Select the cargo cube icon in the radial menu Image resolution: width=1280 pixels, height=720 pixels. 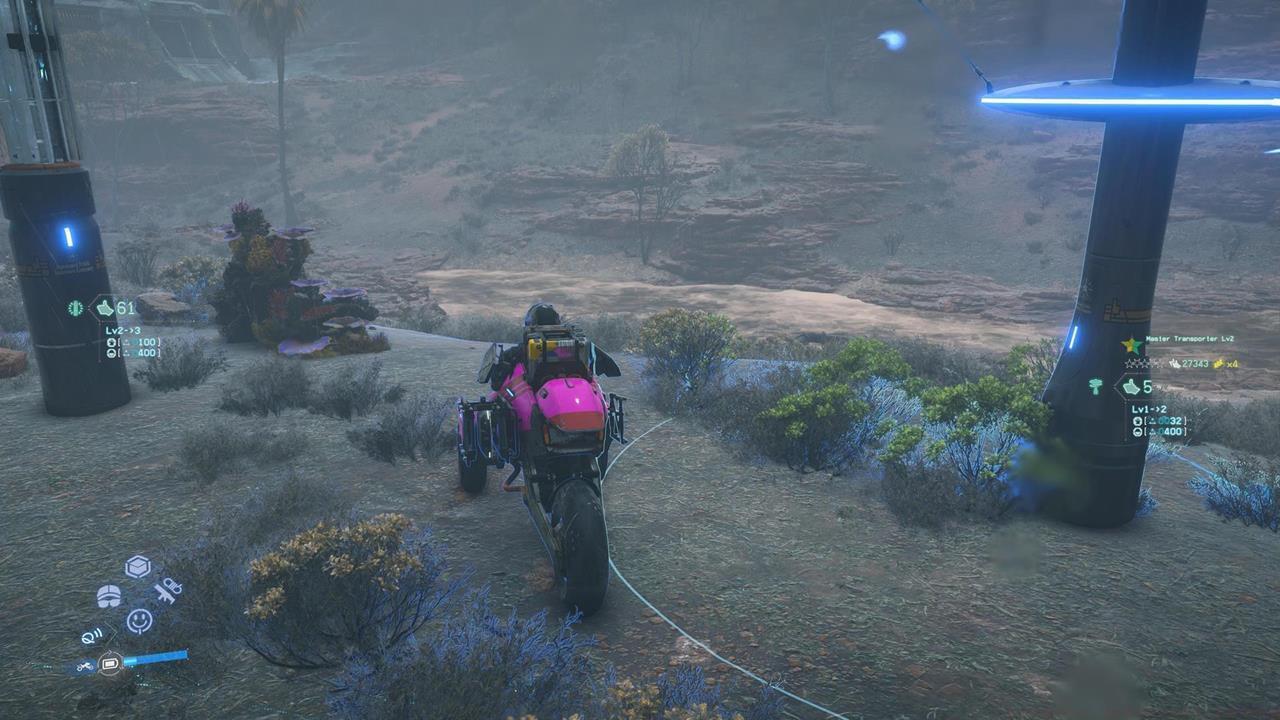pyautogui.click(x=137, y=565)
